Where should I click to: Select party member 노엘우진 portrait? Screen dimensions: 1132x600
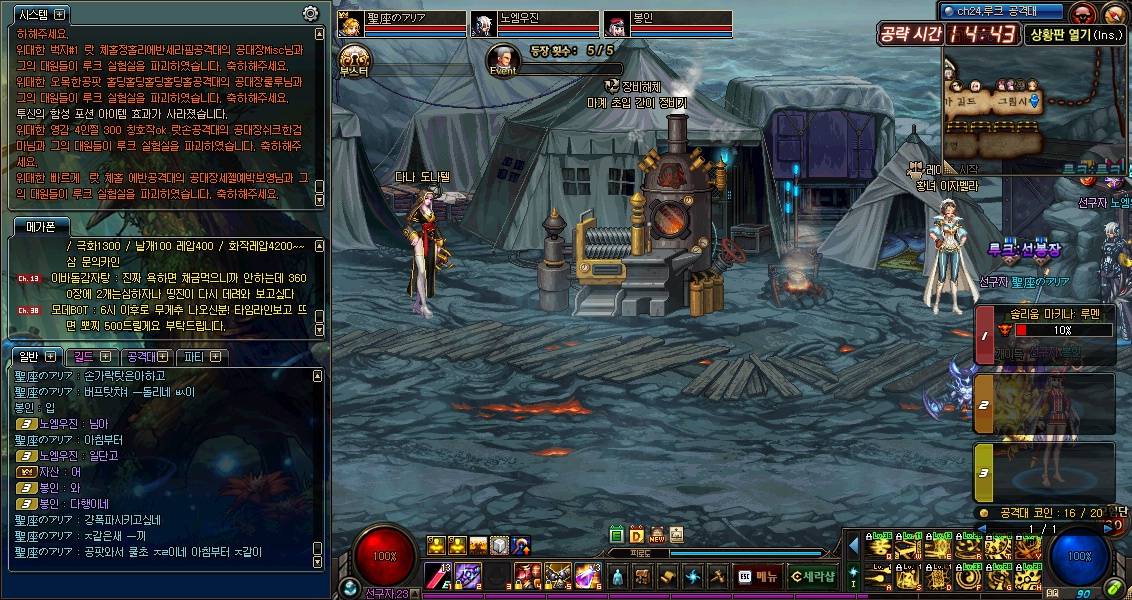coord(484,23)
